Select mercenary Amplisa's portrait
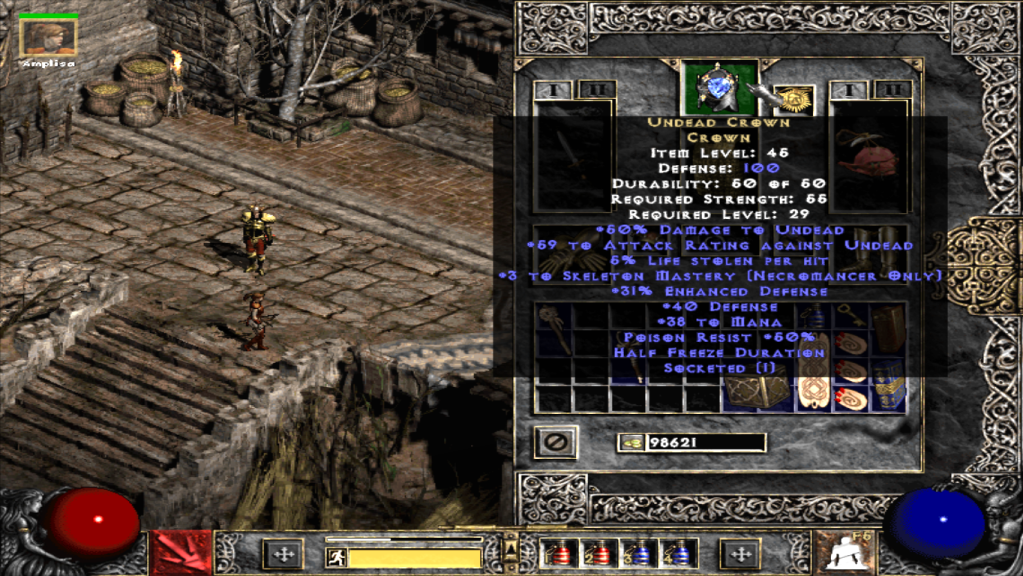Viewport: 1023px width, 576px height. coord(48,37)
